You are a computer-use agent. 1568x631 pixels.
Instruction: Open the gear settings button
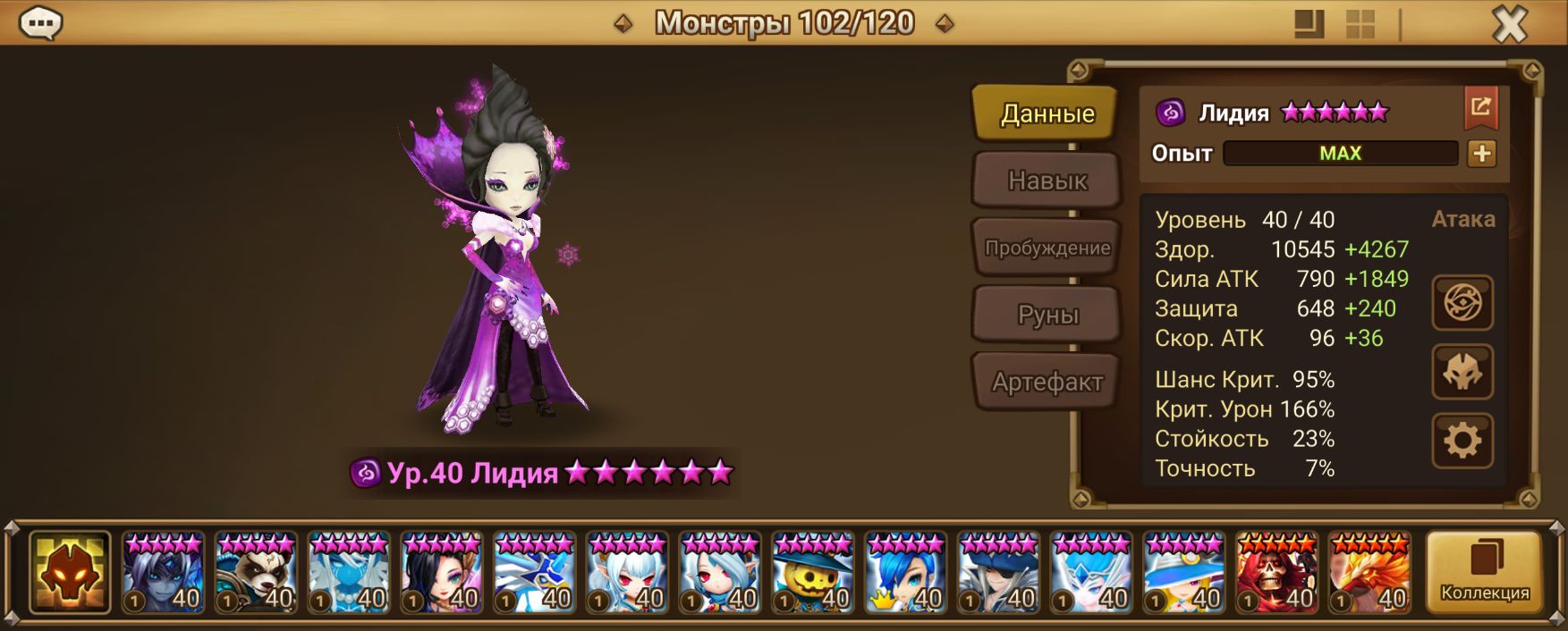click(x=1462, y=441)
